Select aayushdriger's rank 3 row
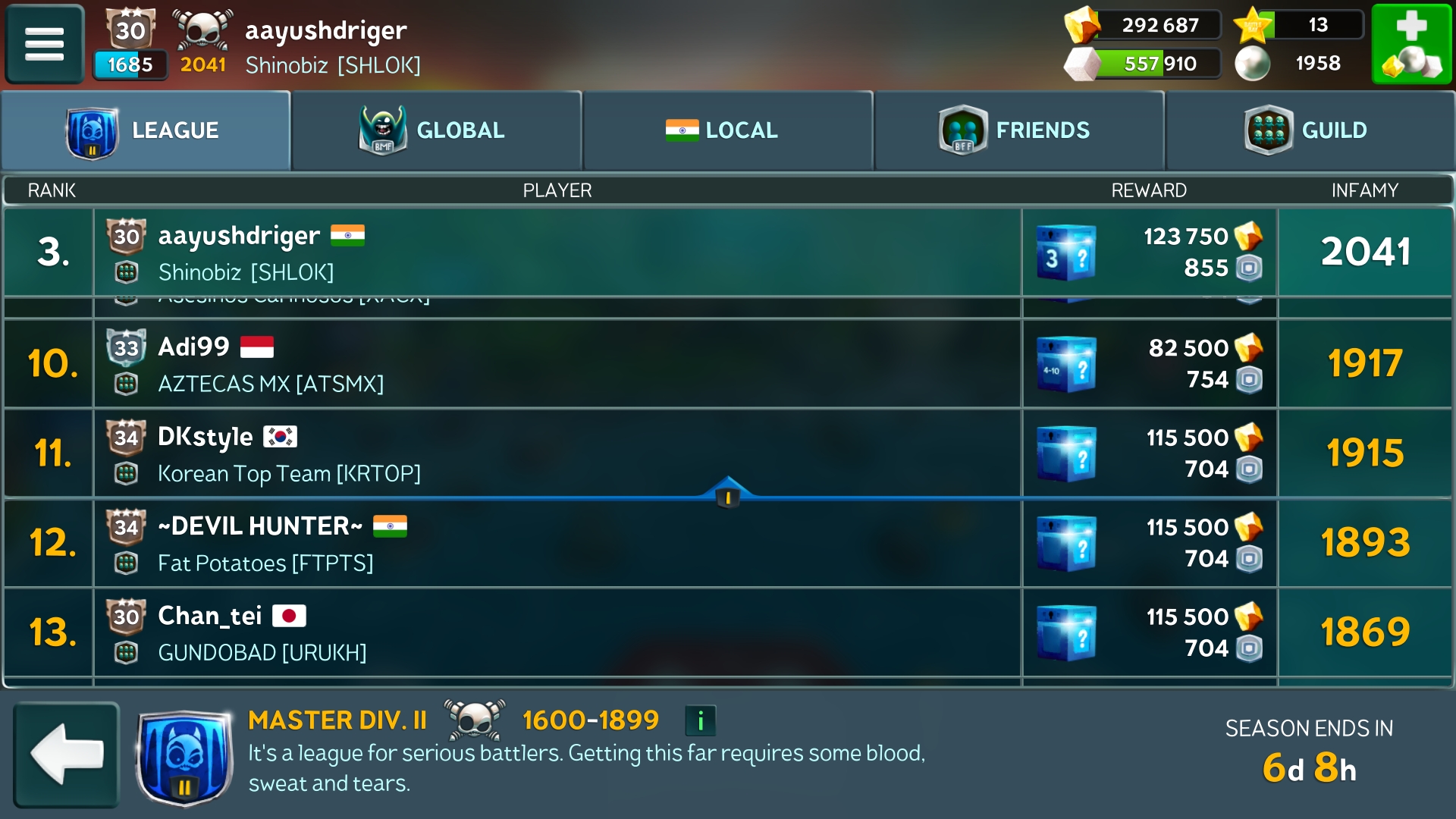1456x819 pixels. coord(557,253)
